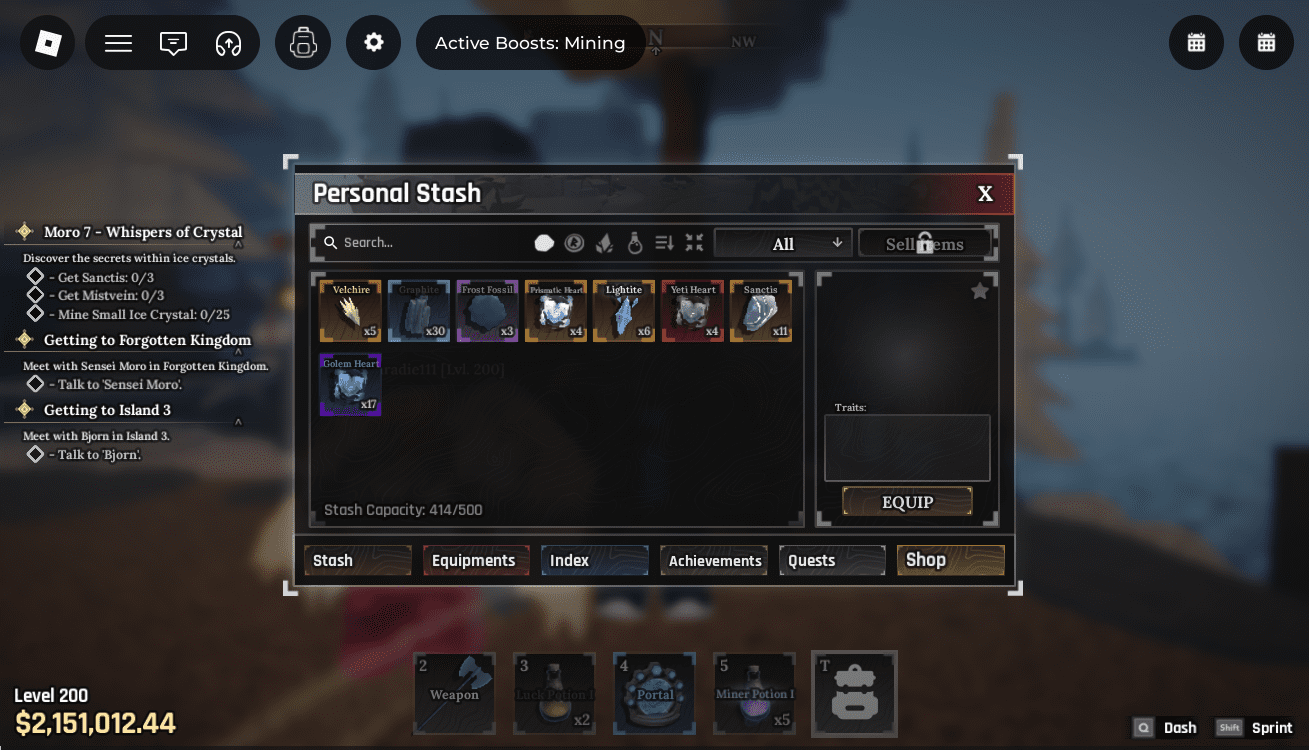Viewport: 1309px width, 750px height.
Task: Show the Achievements tab
Action: click(x=715, y=561)
